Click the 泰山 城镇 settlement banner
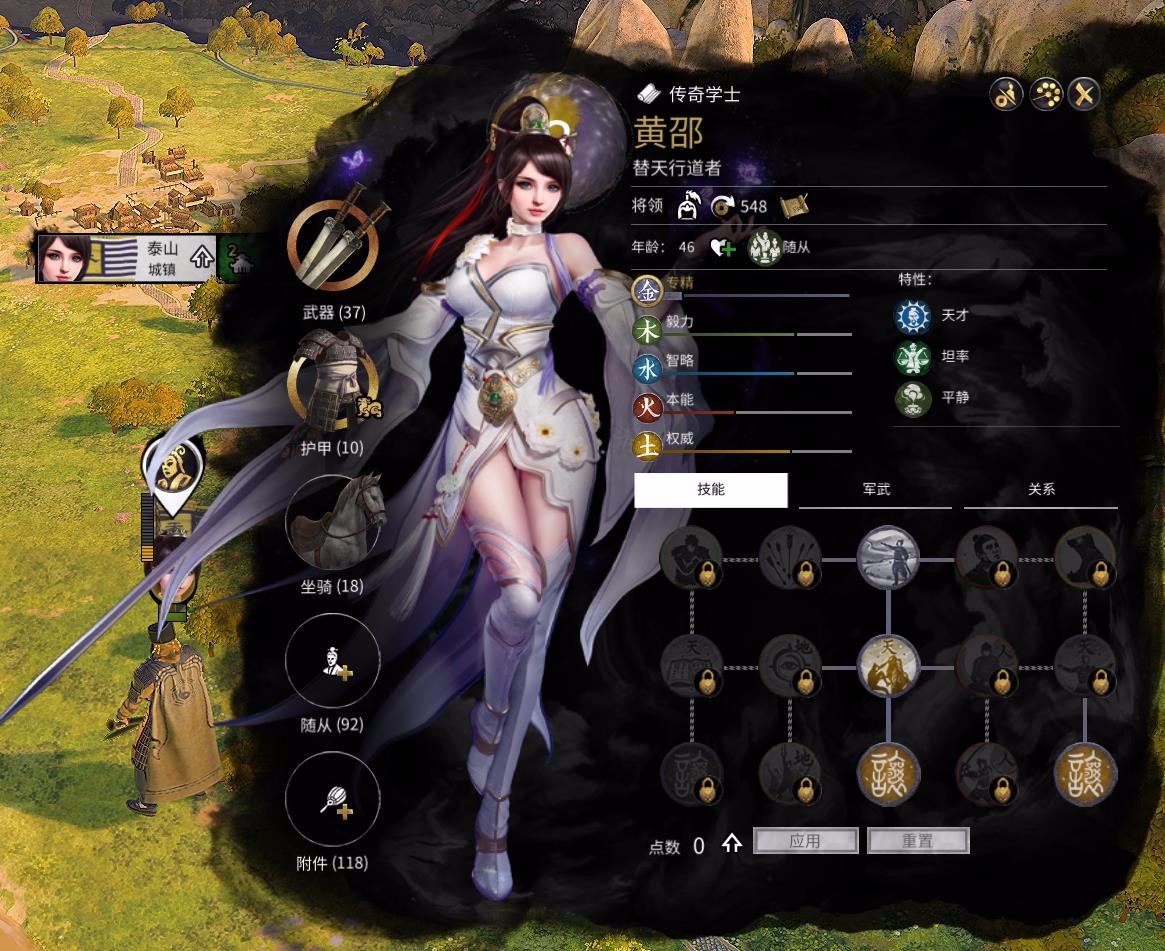The height and width of the screenshot is (951, 1165). pyautogui.click(x=127, y=259)
